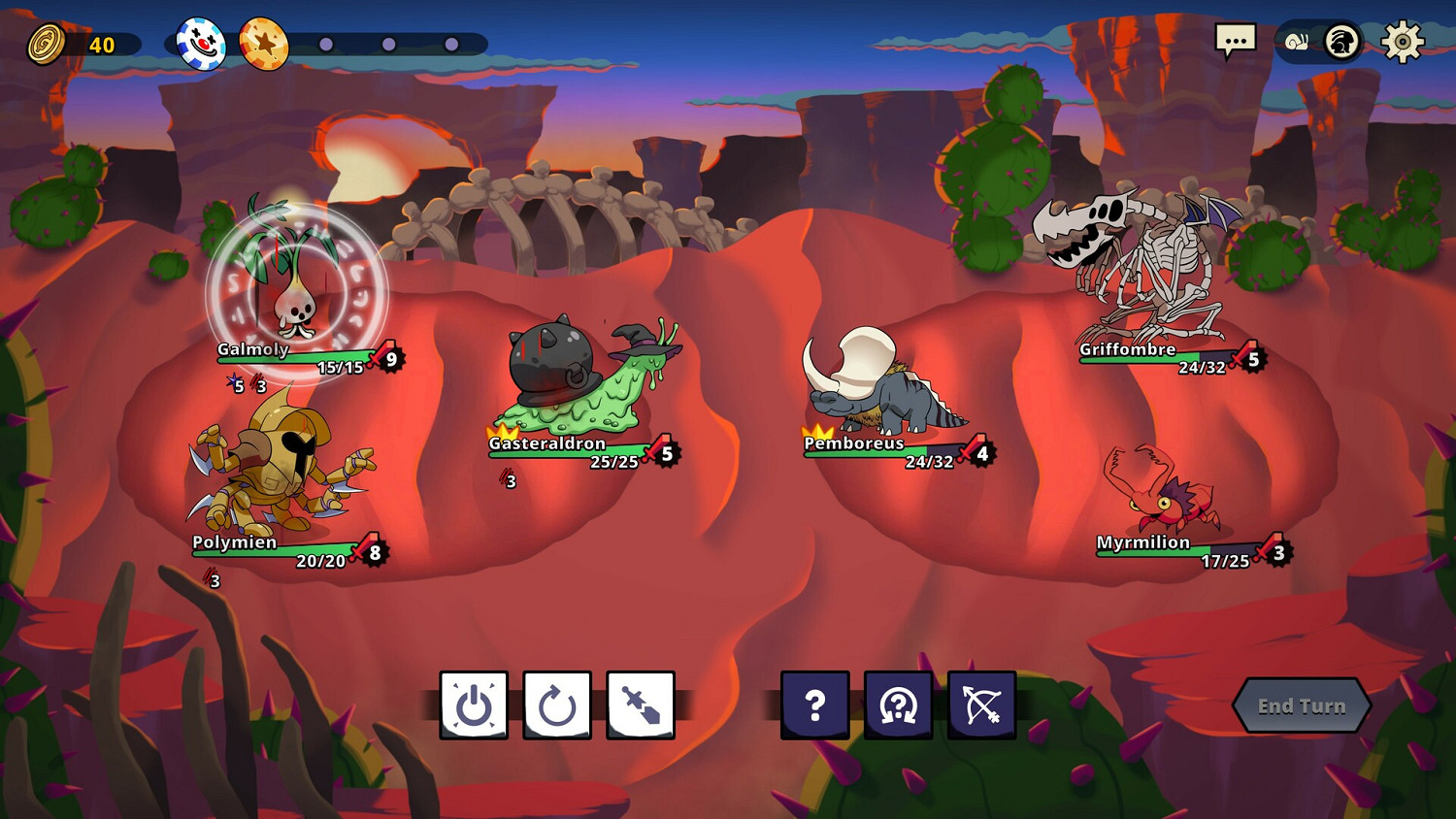This screenshot has height=819, width=1456.
Task: Select the fast rabbit speed option
Action: coord(1341,42)
